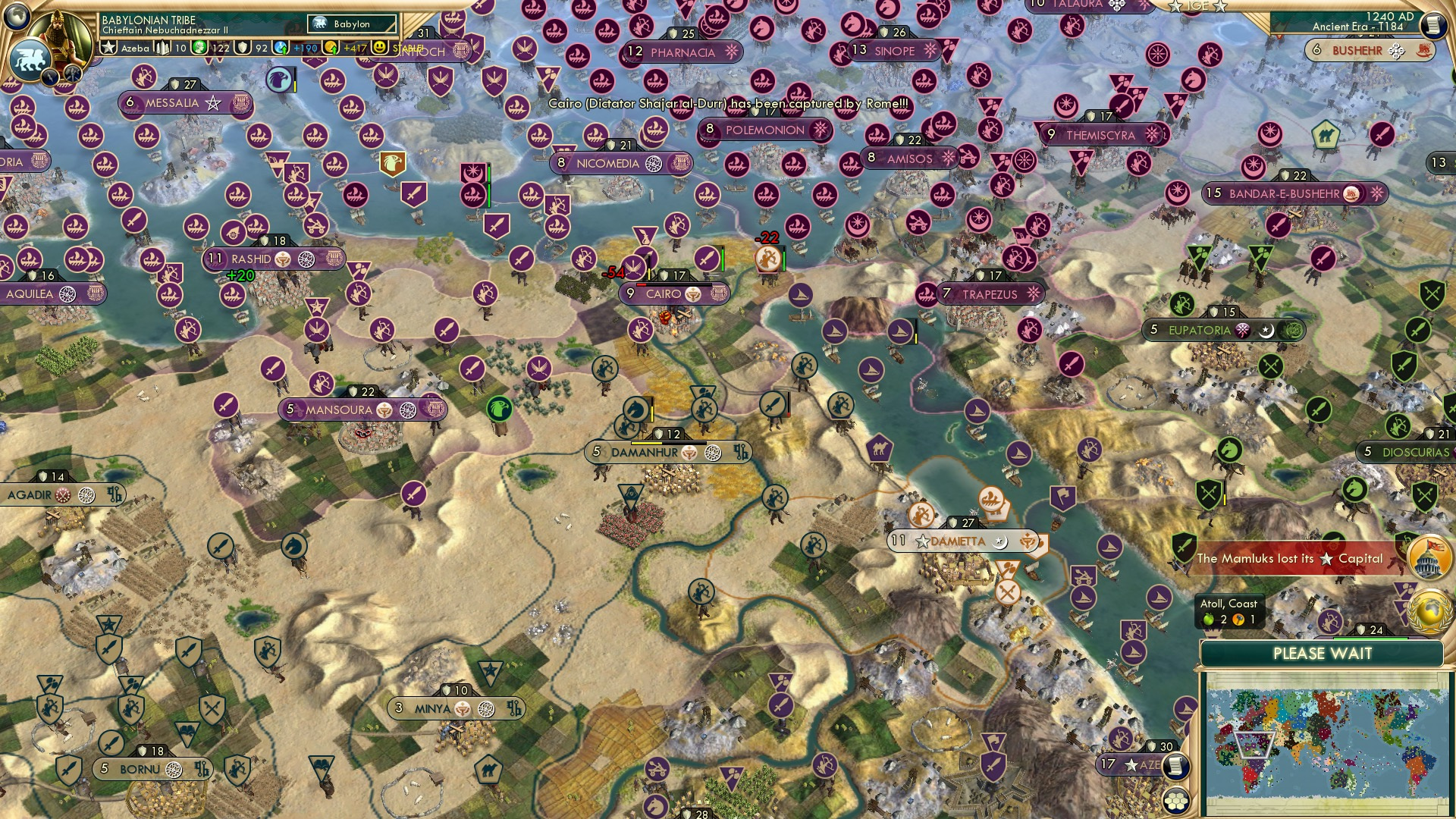Click the happiness smiley icon
The width and height of the screenshot is (1456, 819).
(378, 47)
